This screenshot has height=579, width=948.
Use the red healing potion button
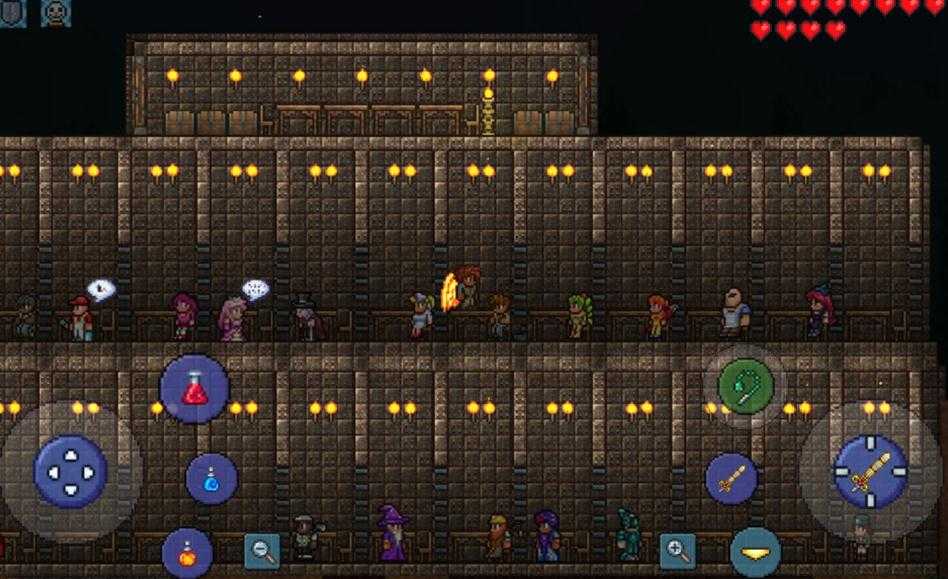[194, 389]
